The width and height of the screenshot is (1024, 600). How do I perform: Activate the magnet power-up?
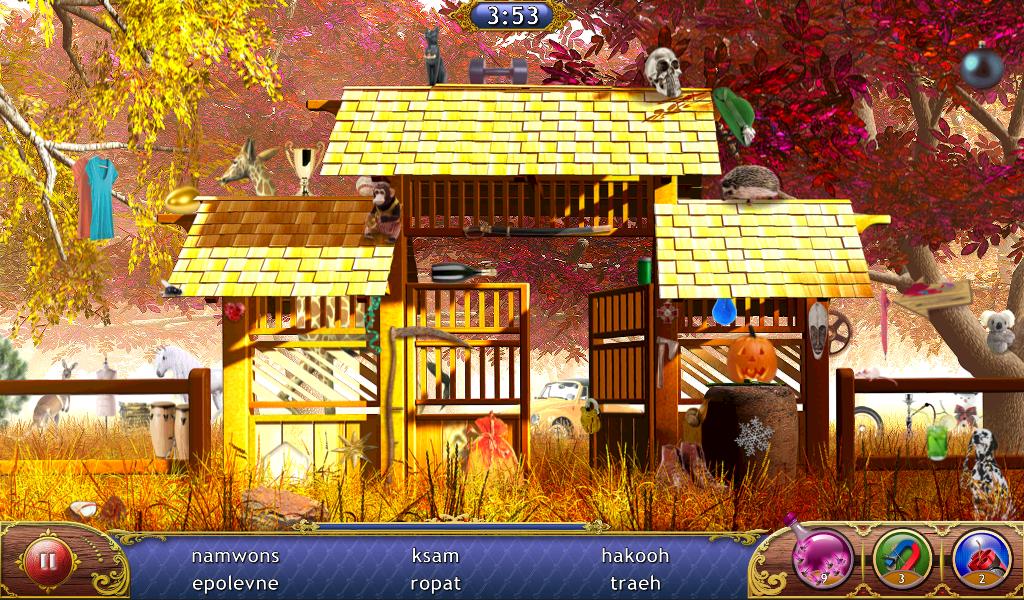tap(902, 557)
